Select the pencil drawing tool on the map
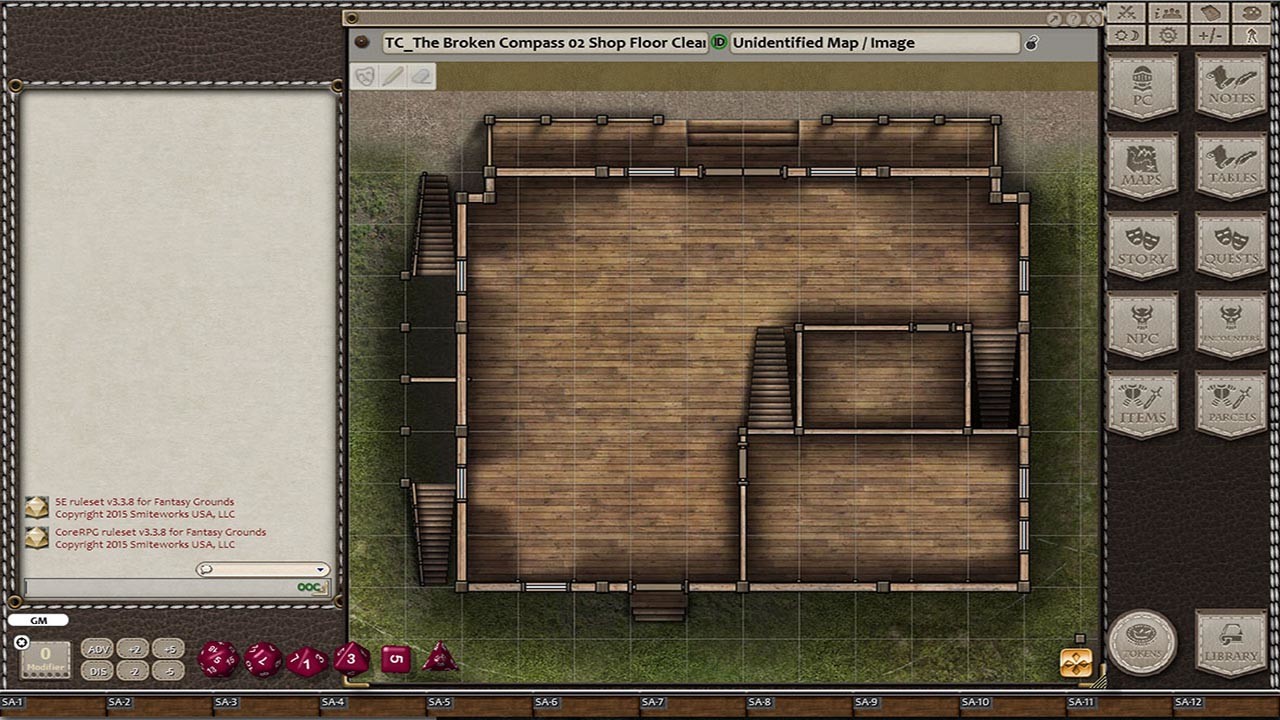The image size is (1280, 720). tap(395, 76)
